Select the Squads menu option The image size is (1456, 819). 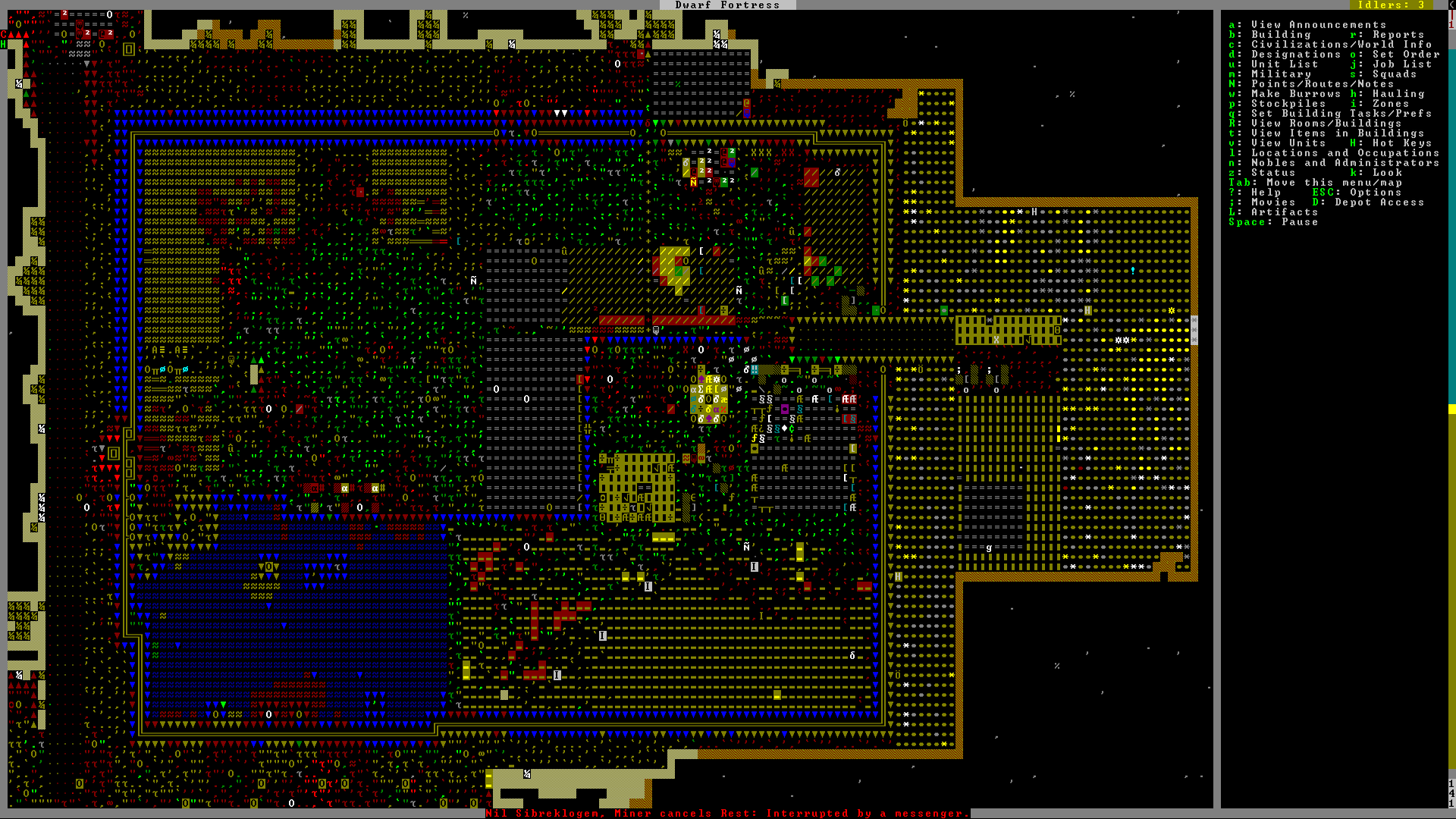click(x=1394, y=74)
